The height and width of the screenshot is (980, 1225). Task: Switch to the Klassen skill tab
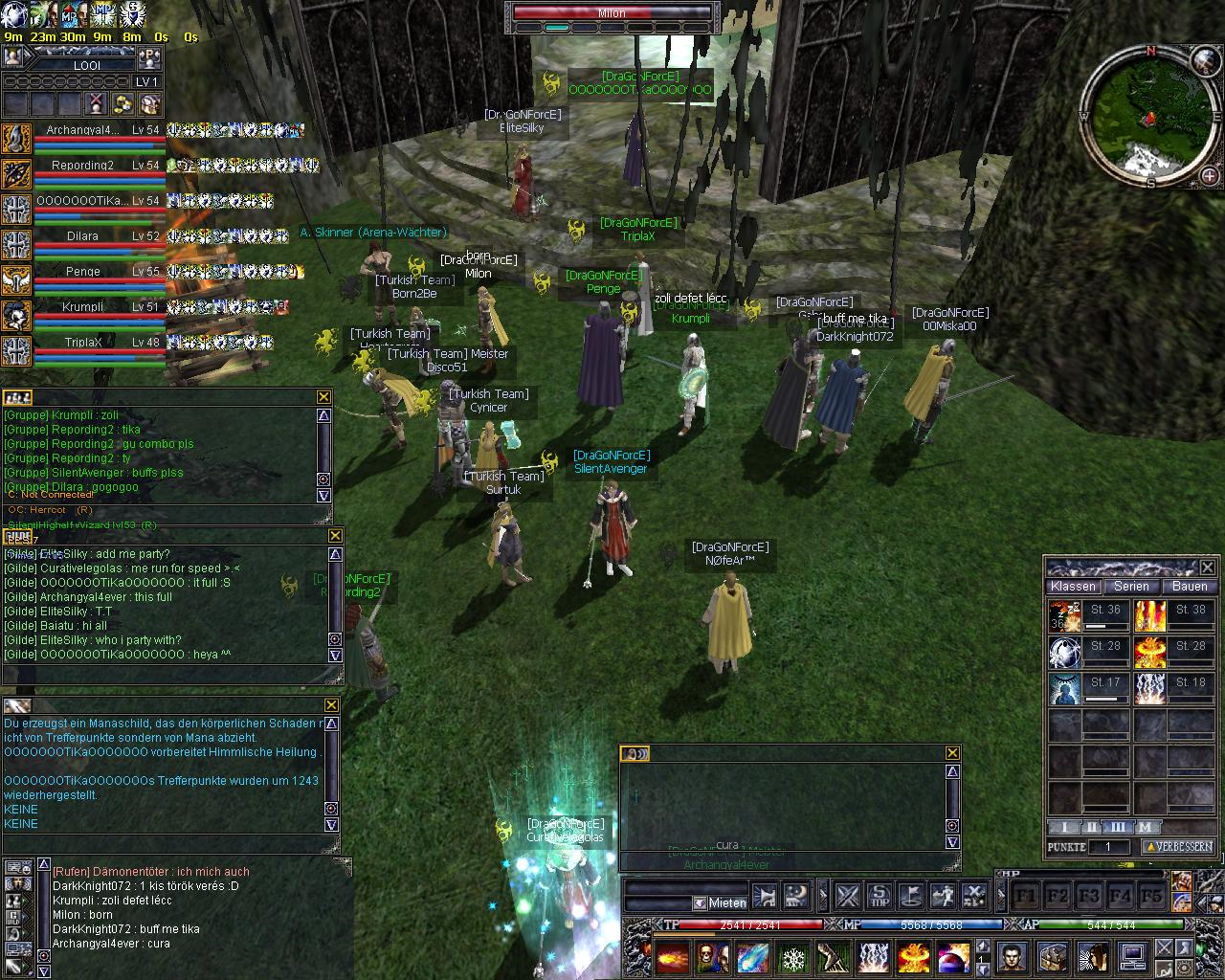coord(1073,586)
